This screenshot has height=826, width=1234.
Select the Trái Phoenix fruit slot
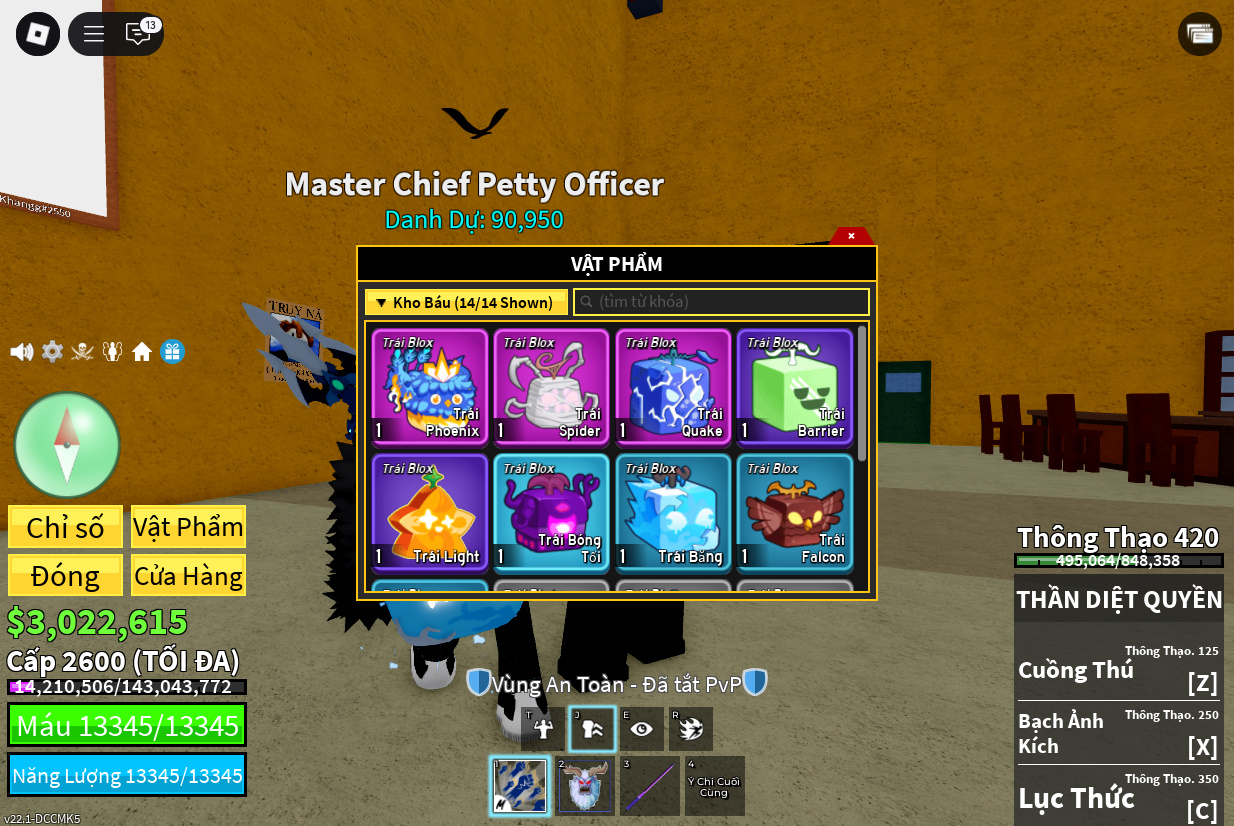point(430,386)
